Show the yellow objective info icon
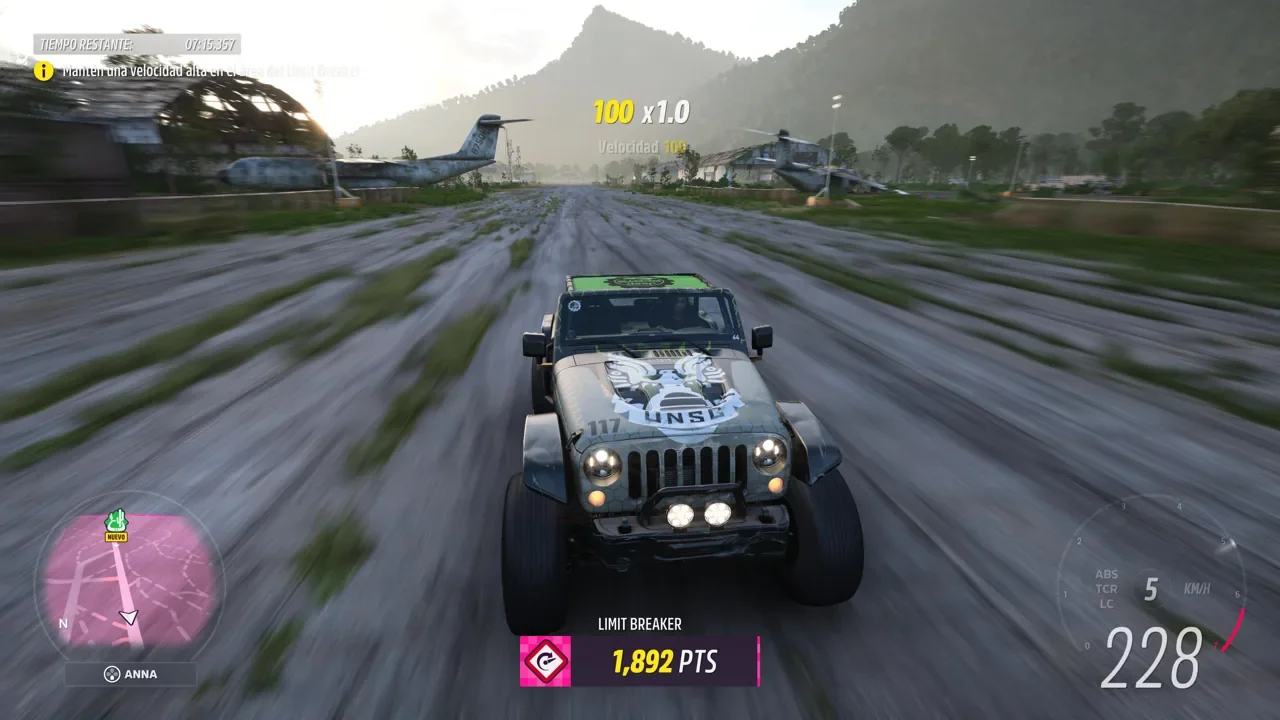Viewport: 1280px width, 720px height. [44, 71]
